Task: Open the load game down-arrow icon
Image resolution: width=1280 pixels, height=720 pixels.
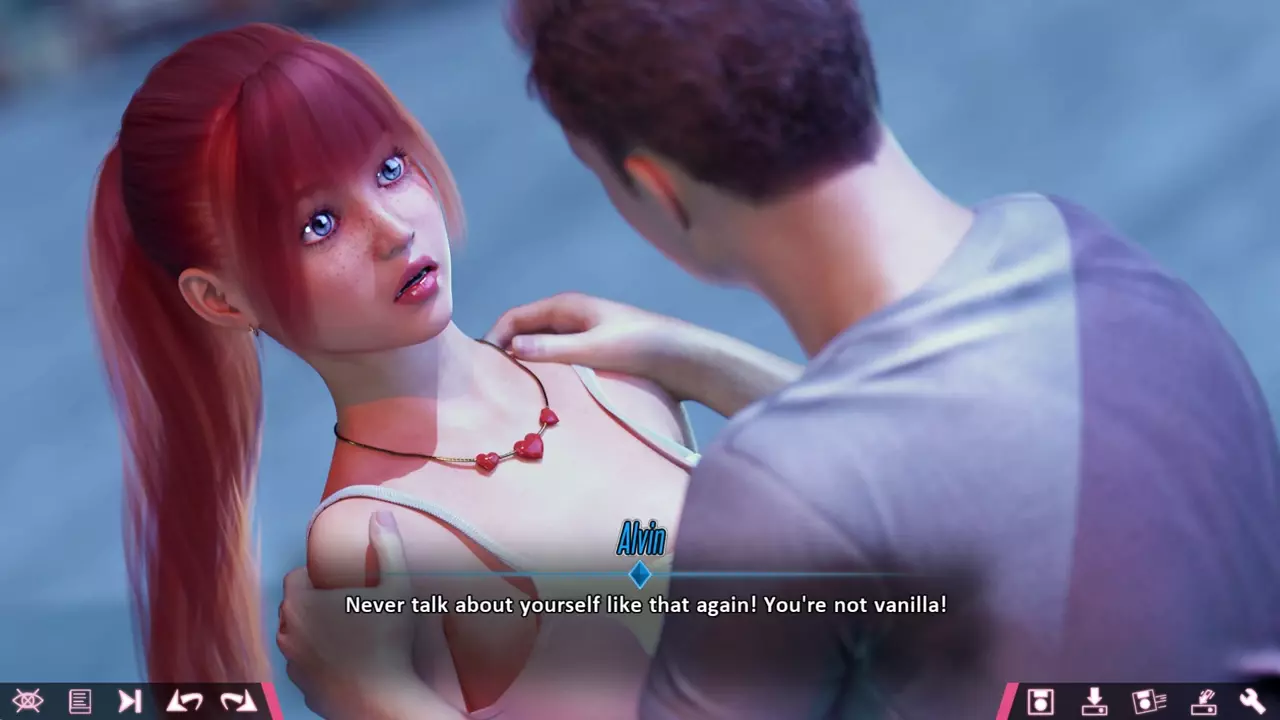Action: pyautogui.click(x=1094, y=701)
